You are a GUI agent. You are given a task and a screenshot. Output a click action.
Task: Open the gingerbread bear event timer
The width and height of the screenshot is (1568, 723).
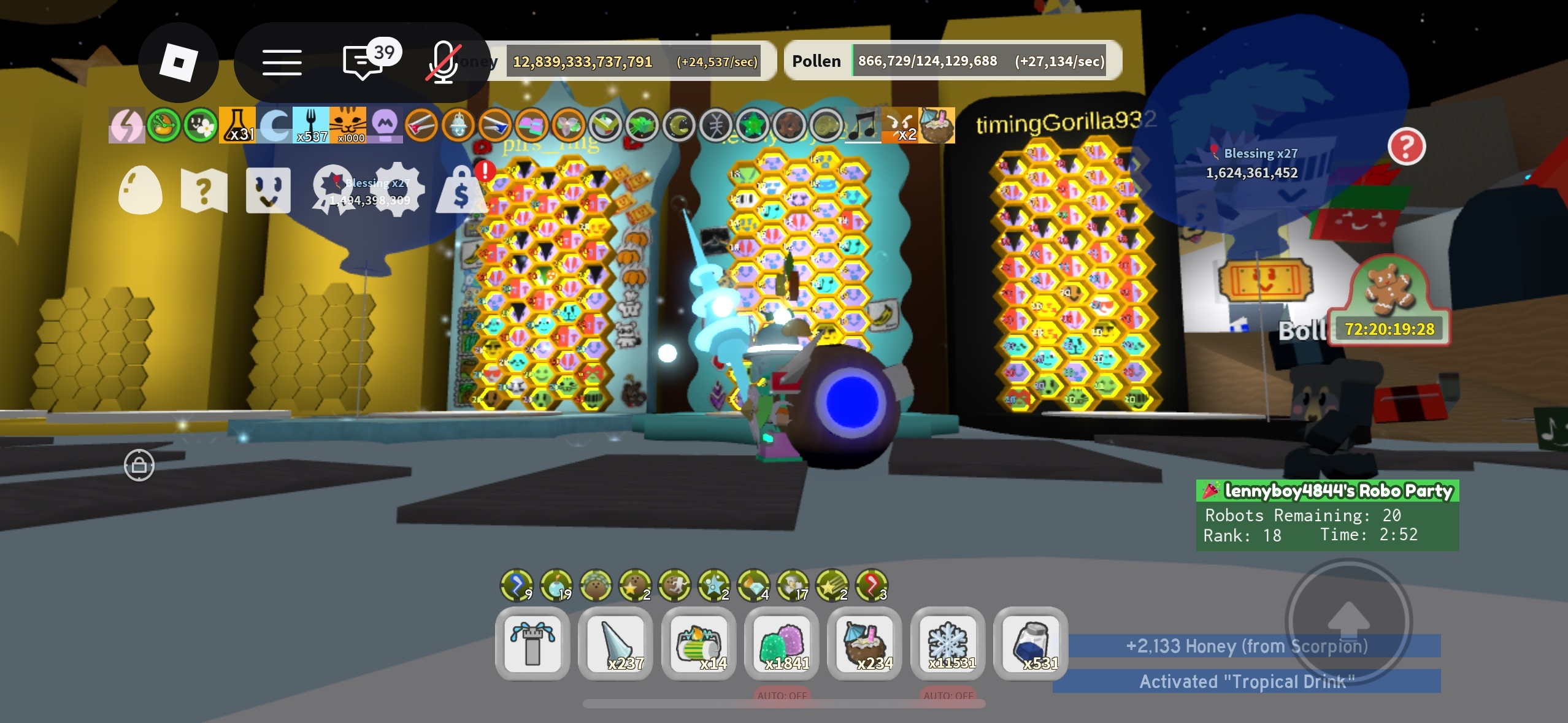click(x=1389, y=302)
